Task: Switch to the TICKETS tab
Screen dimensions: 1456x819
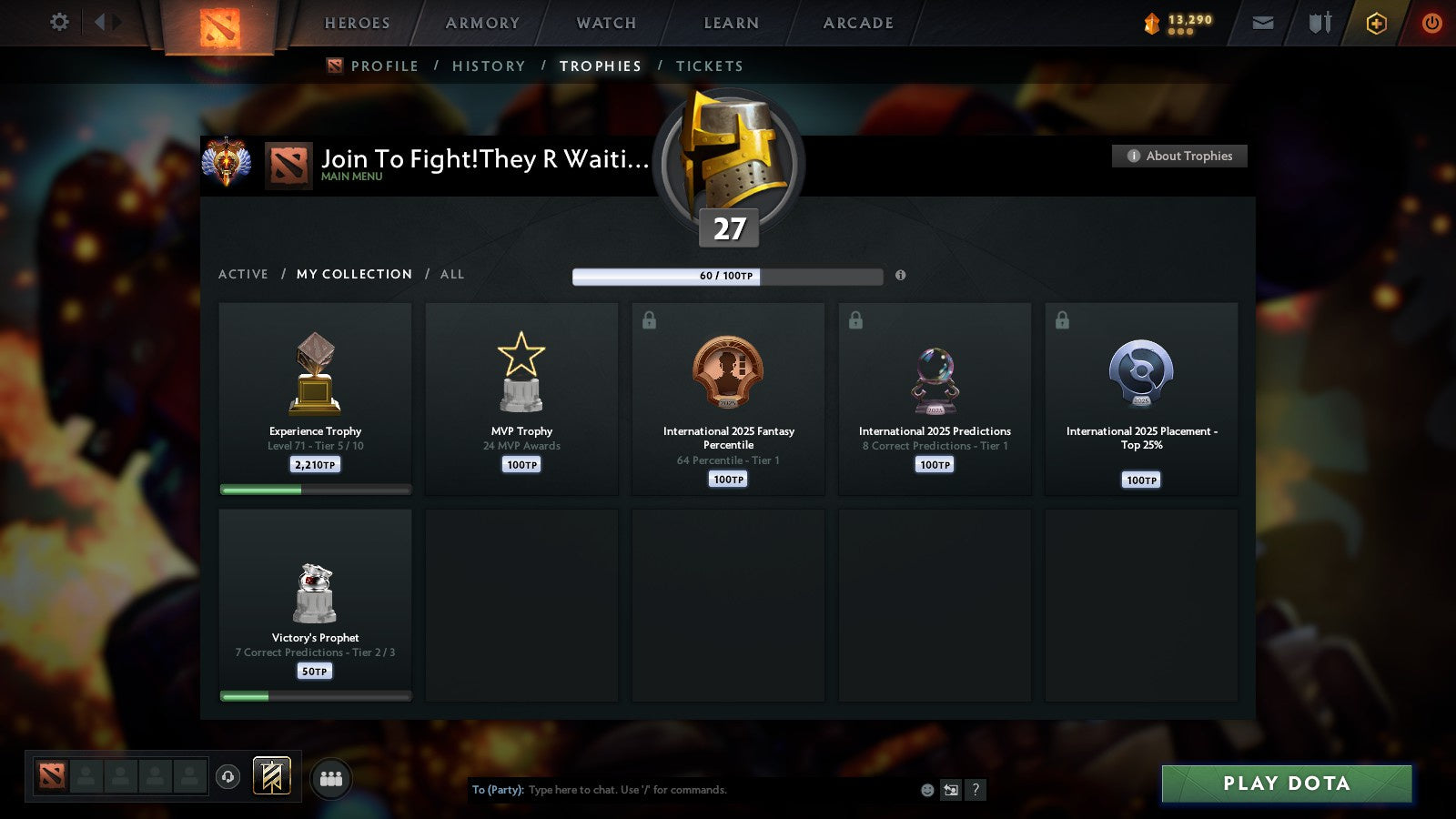Action: pyautogui.click(x=710, y=66)
